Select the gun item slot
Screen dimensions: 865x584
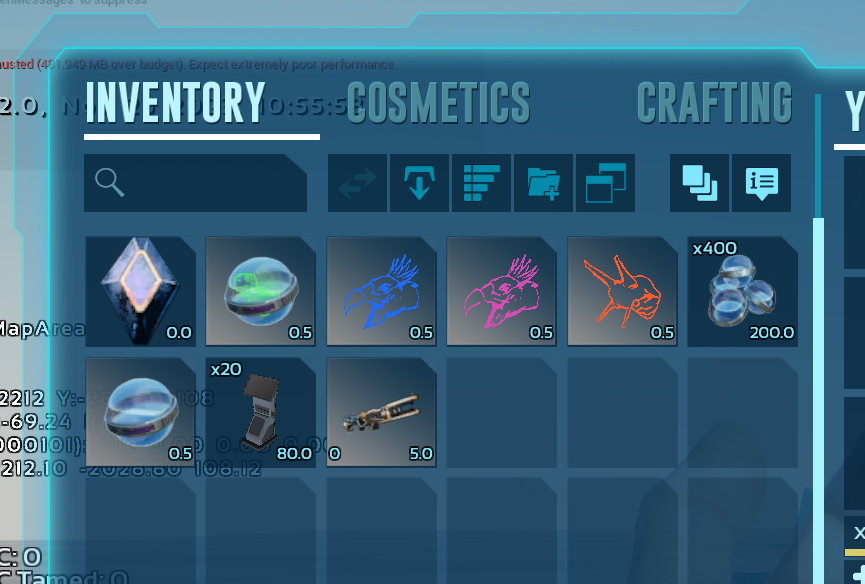(x=381, y=412)
